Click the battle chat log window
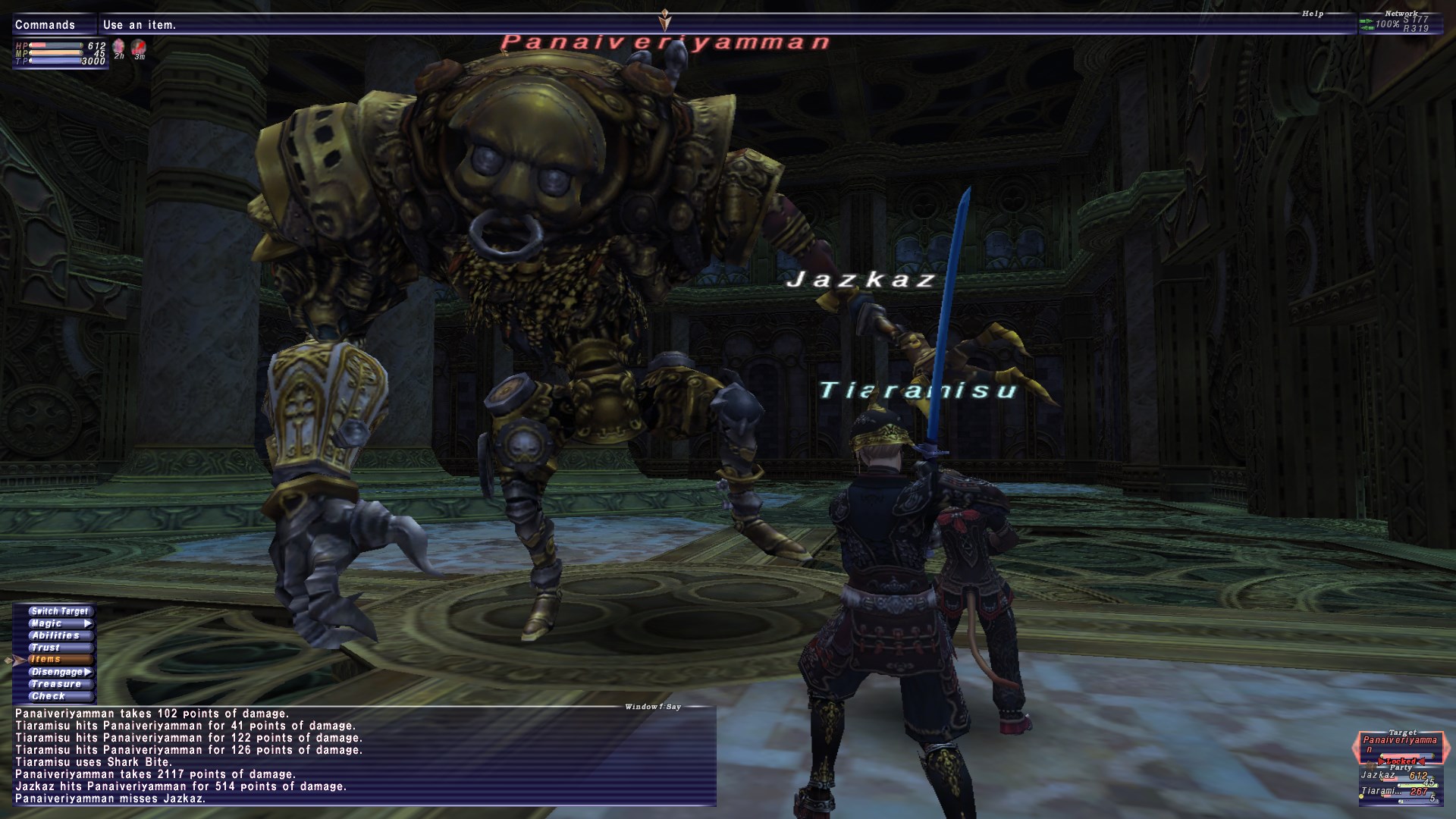1456x819 pixels. pos(364,755)
